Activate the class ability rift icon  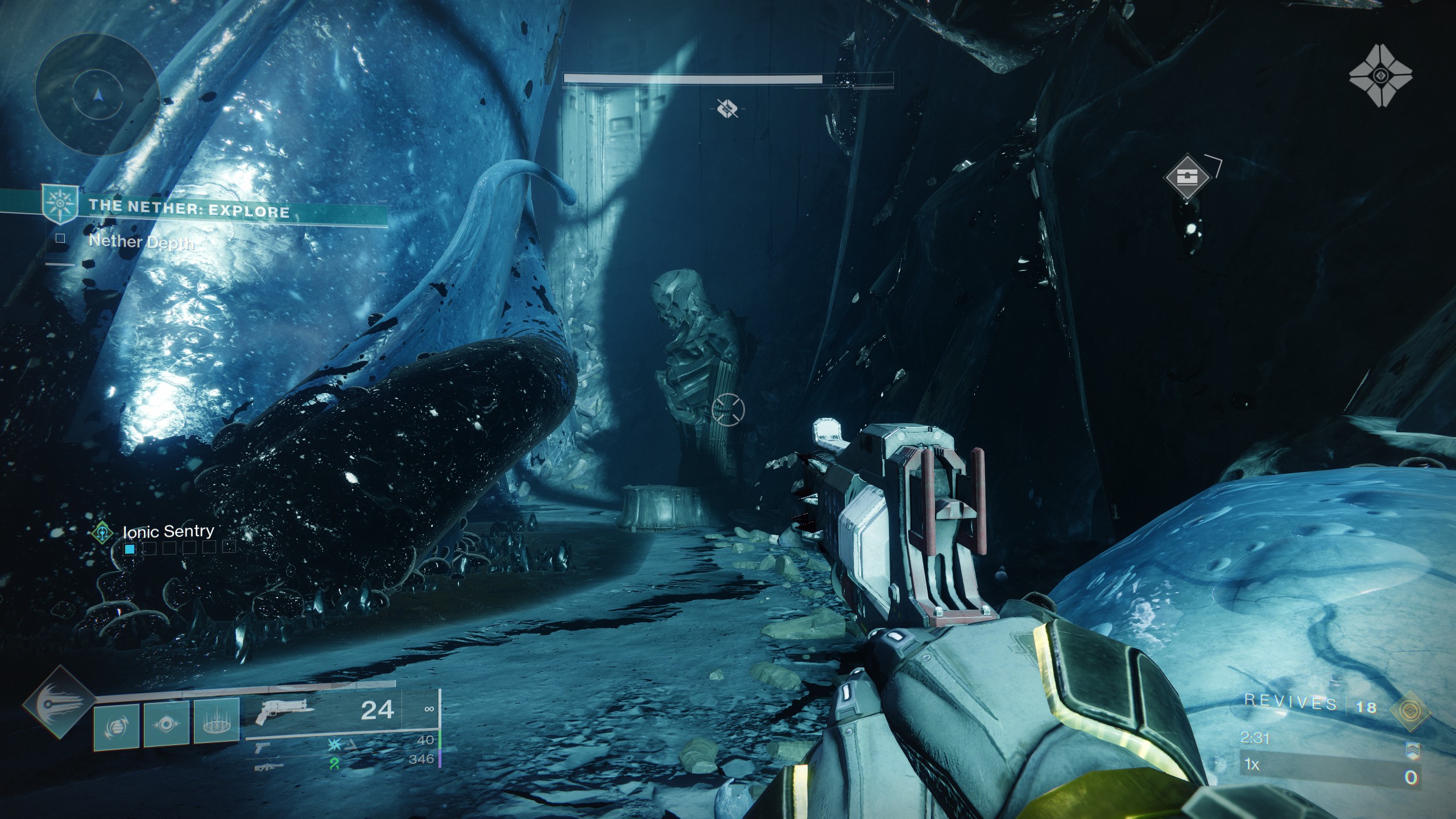point(216,722)
